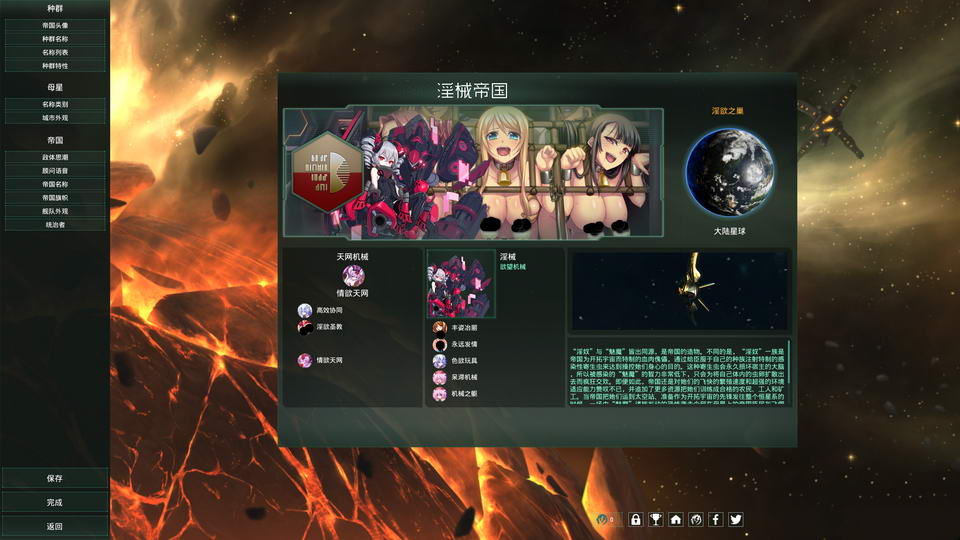Go back with the 返回 button
Image resolution: width=960 pixels, height=540 pixels.
pos(55,526)
